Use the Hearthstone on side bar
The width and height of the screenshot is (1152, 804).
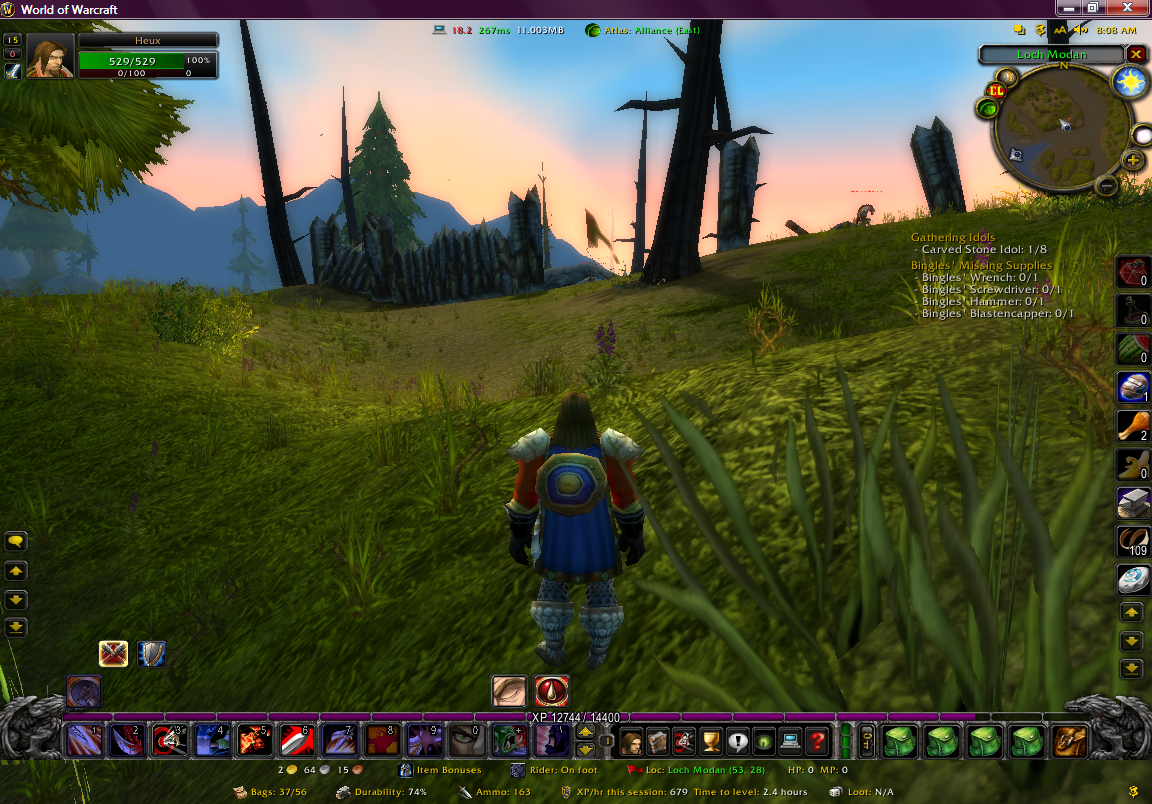point(1131,580)
